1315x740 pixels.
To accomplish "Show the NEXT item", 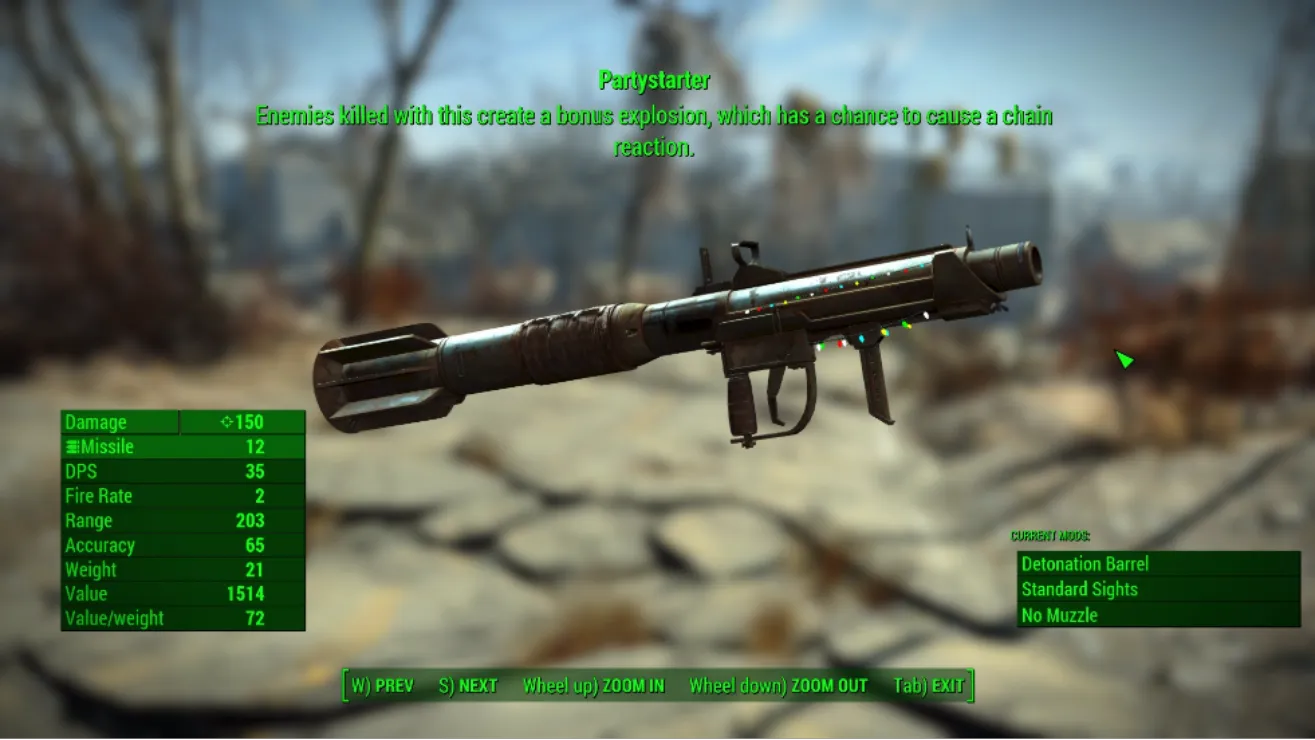I will pyautogui.click(x=467, y=686).
